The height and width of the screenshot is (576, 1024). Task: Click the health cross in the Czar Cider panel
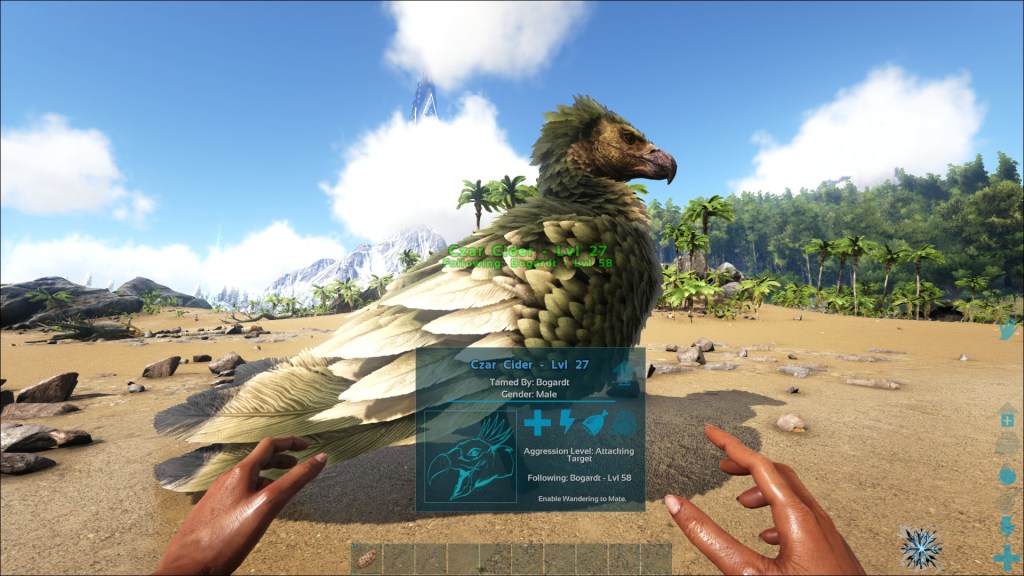pyautogui.click(x=537, y=423)
